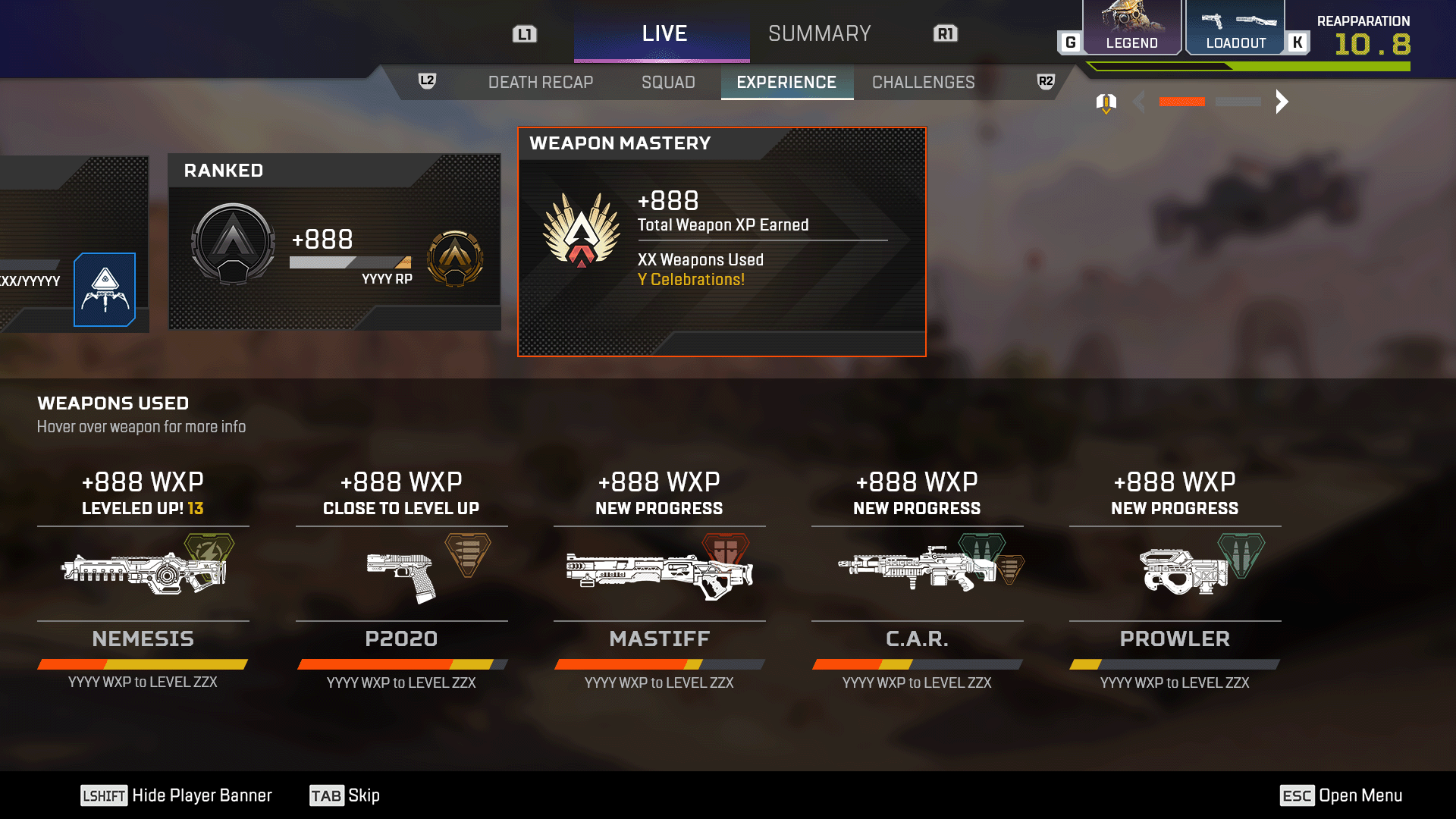The height and width of the screenshot is (819, 1456).
Task: Select the C.A.R. weapon entry
Action: (x=917, y=573)
